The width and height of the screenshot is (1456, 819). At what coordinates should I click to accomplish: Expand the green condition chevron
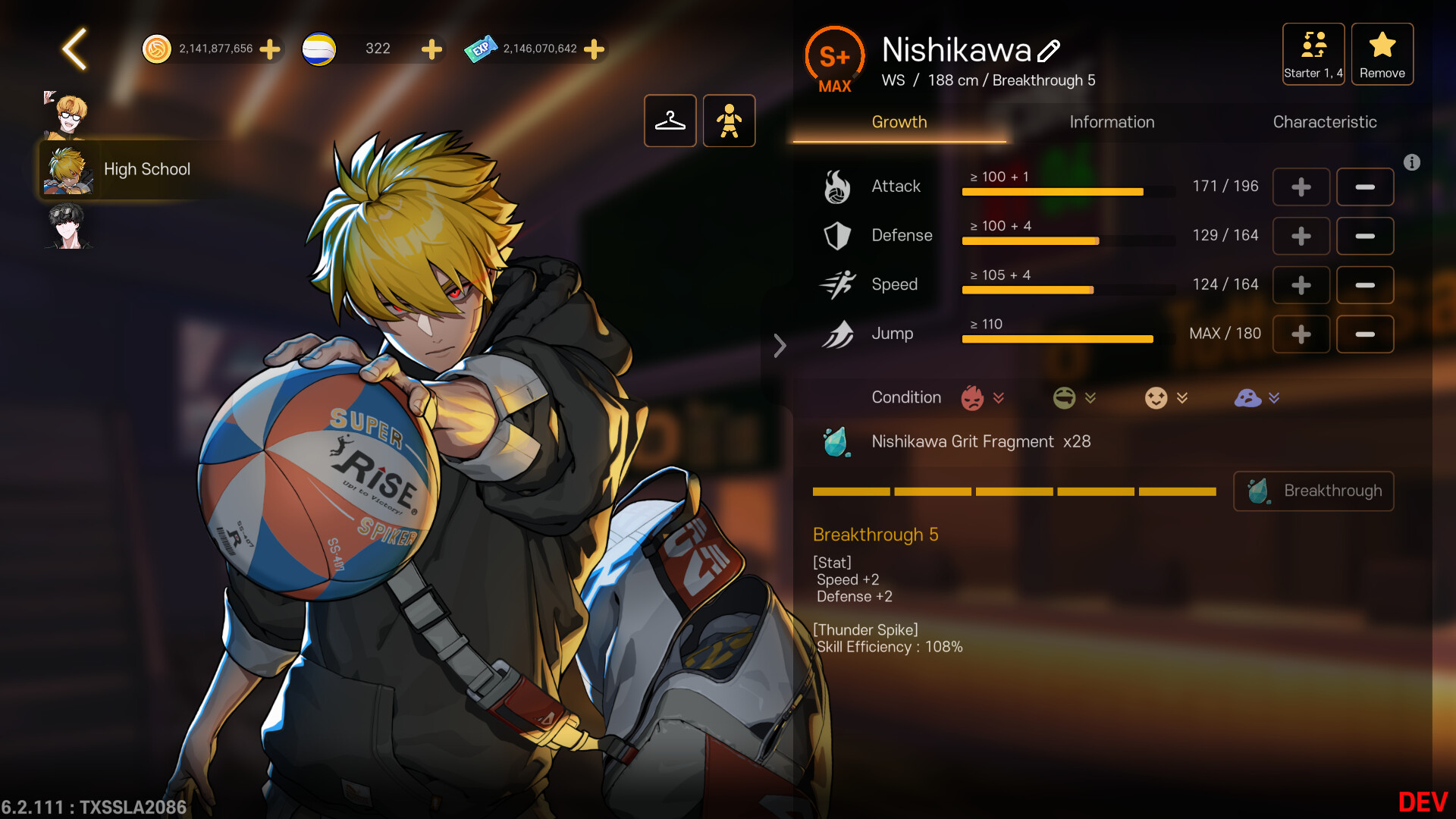pyautogui.click(x=1092, y=397)
